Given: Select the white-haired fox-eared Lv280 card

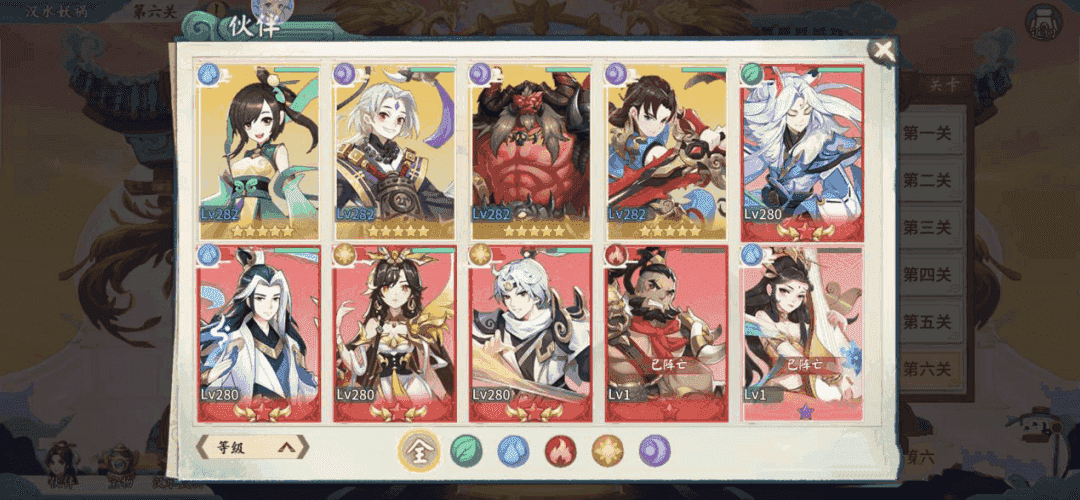Looking at the screenshot, I should pos(802,152).
